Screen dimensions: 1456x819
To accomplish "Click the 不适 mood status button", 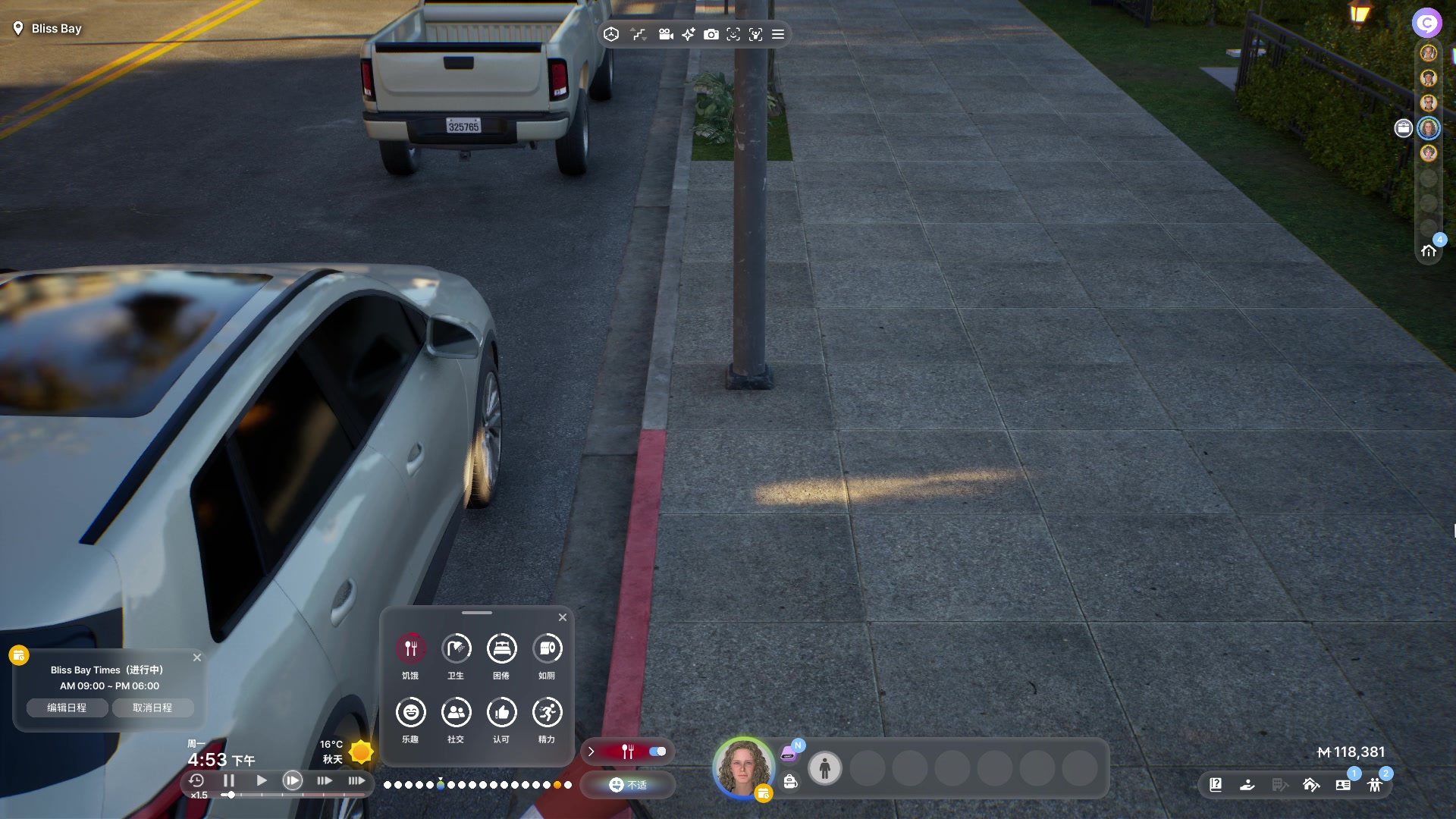I will [628, 785].
